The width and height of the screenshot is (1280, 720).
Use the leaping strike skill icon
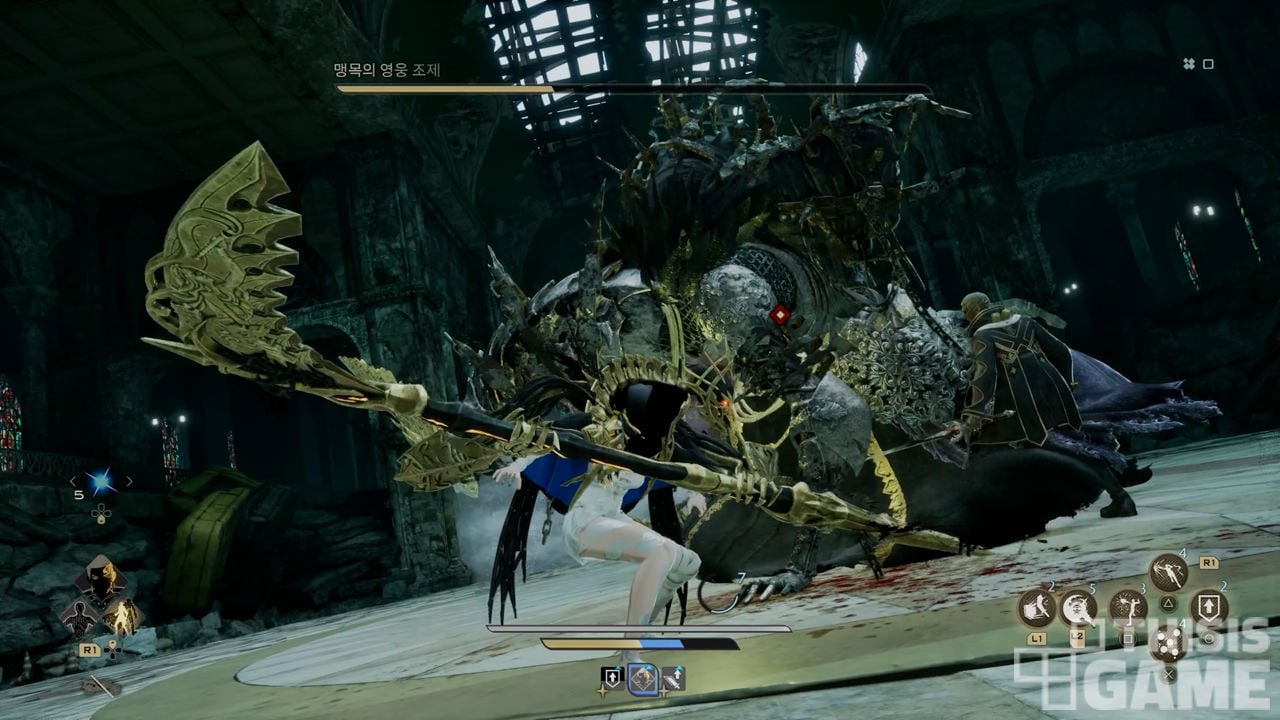click(x=1168, y=572)
